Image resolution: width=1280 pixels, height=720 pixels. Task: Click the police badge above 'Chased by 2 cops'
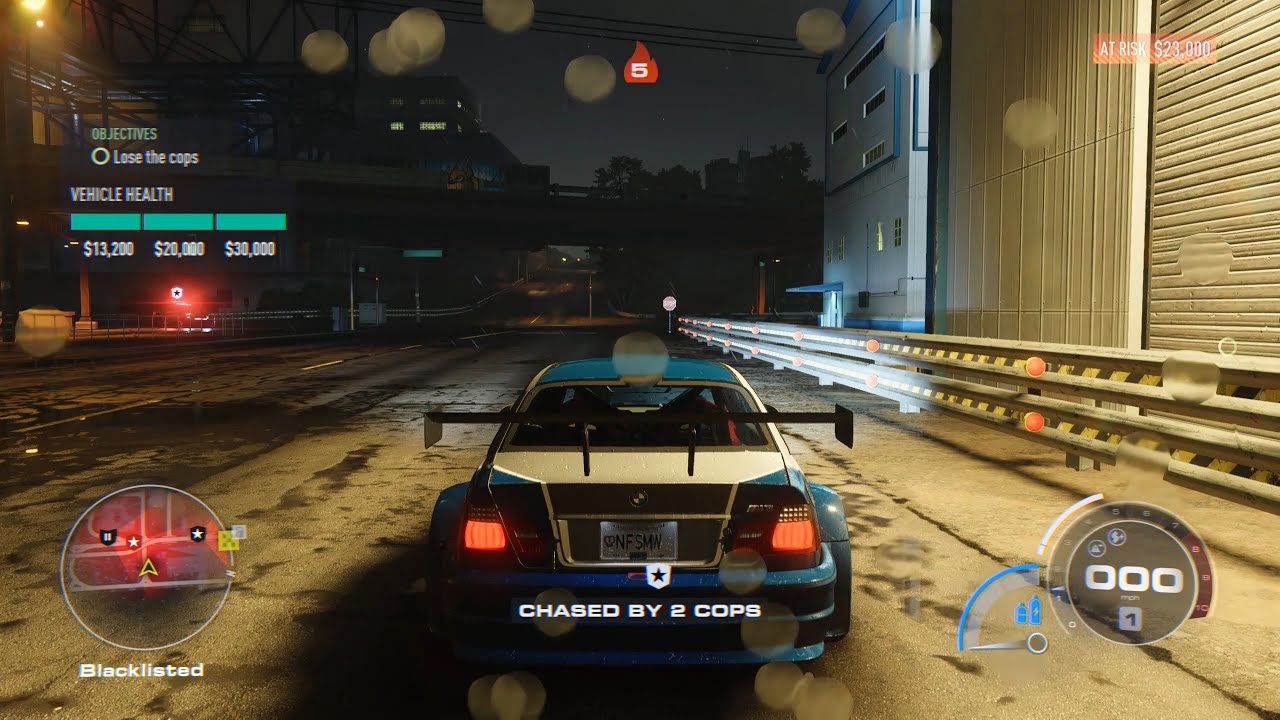(x=657, y=575)
